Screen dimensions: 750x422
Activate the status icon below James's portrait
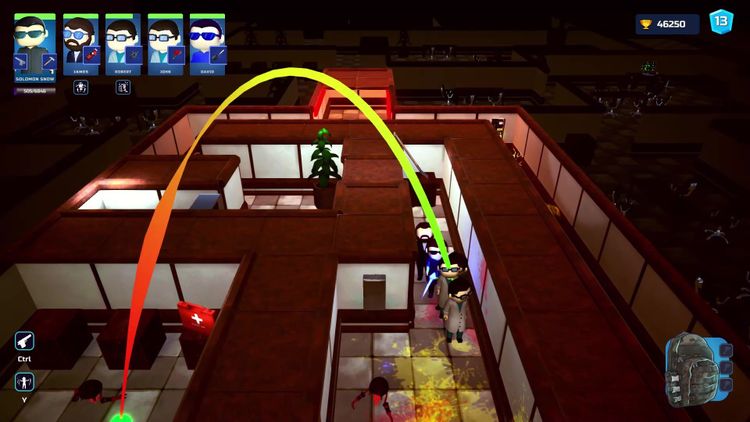81,87
